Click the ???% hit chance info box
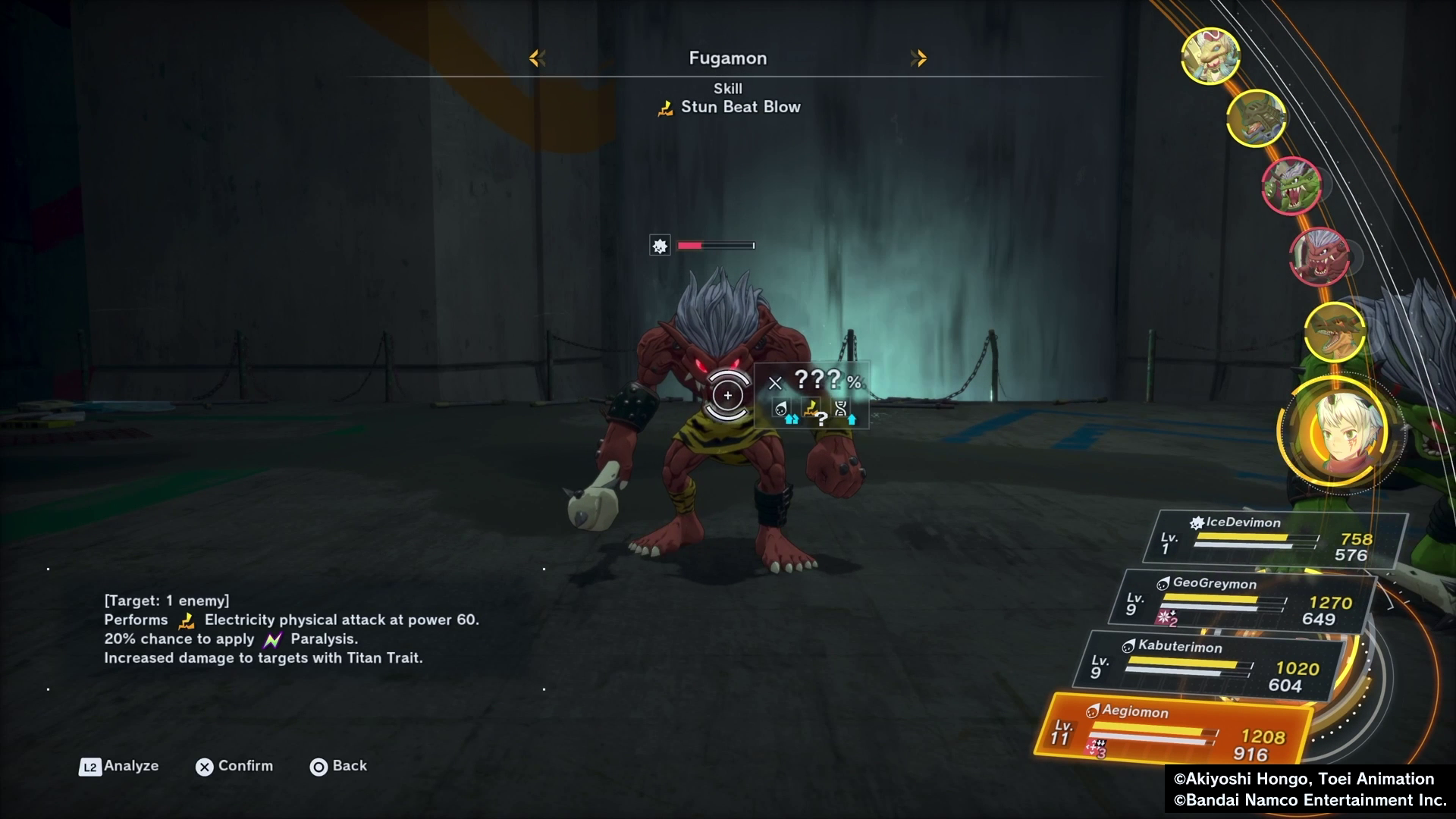This screenshot has width=1456, height=819. pos(812,395)
